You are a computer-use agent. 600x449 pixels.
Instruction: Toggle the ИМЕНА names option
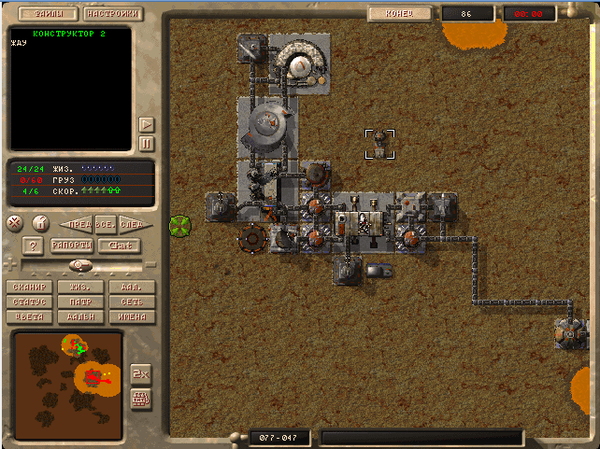coord(131,316)
